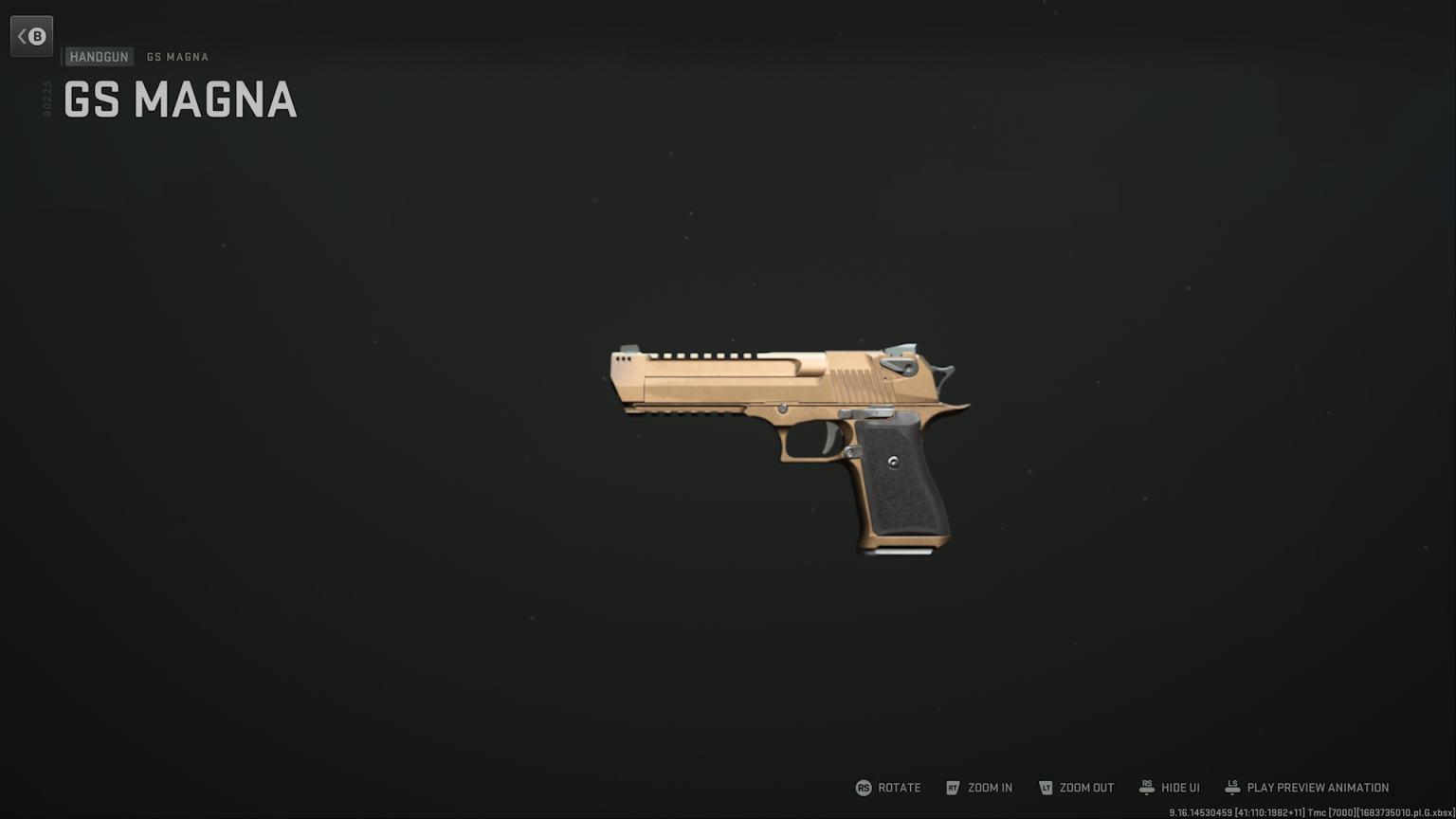Viewport: 1456px width, 819px height.
Task: Click the RS Rotate controller icon
Action: 864,788
